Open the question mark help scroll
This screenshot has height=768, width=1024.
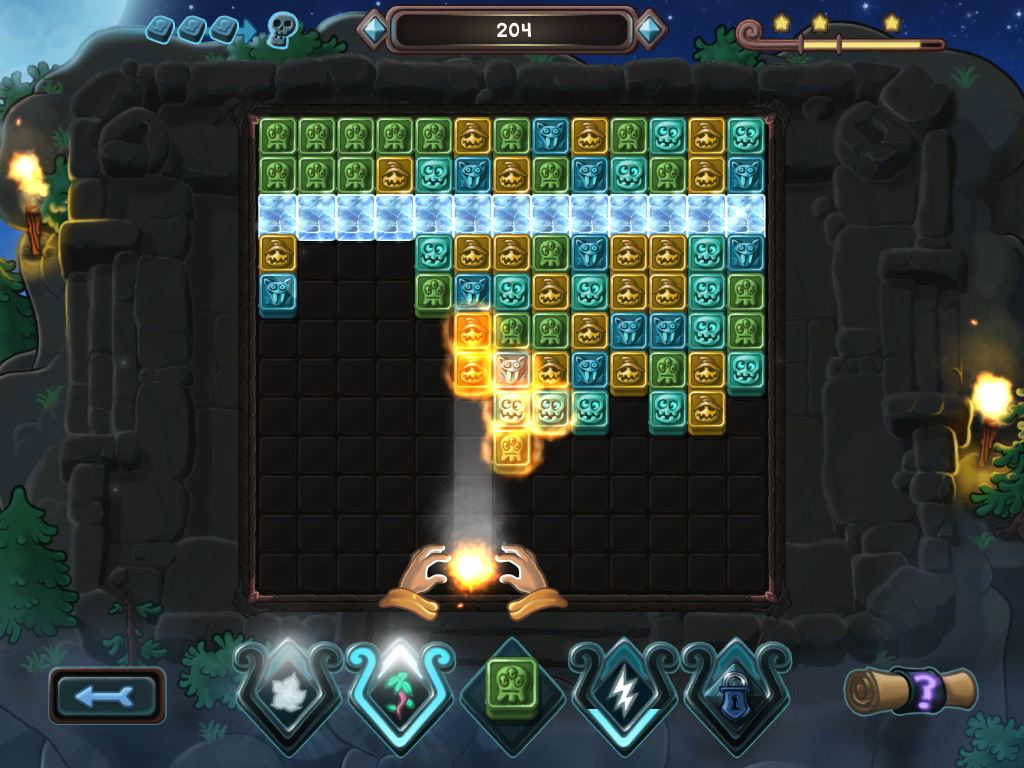911,691
